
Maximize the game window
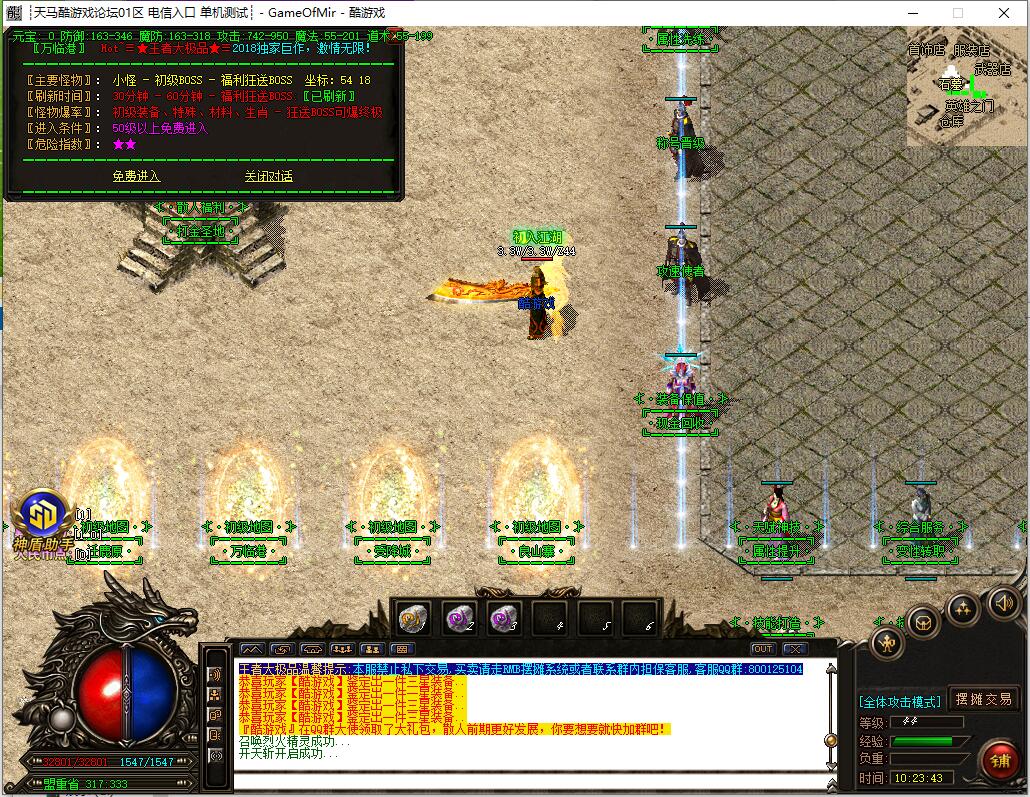(957, 13)
